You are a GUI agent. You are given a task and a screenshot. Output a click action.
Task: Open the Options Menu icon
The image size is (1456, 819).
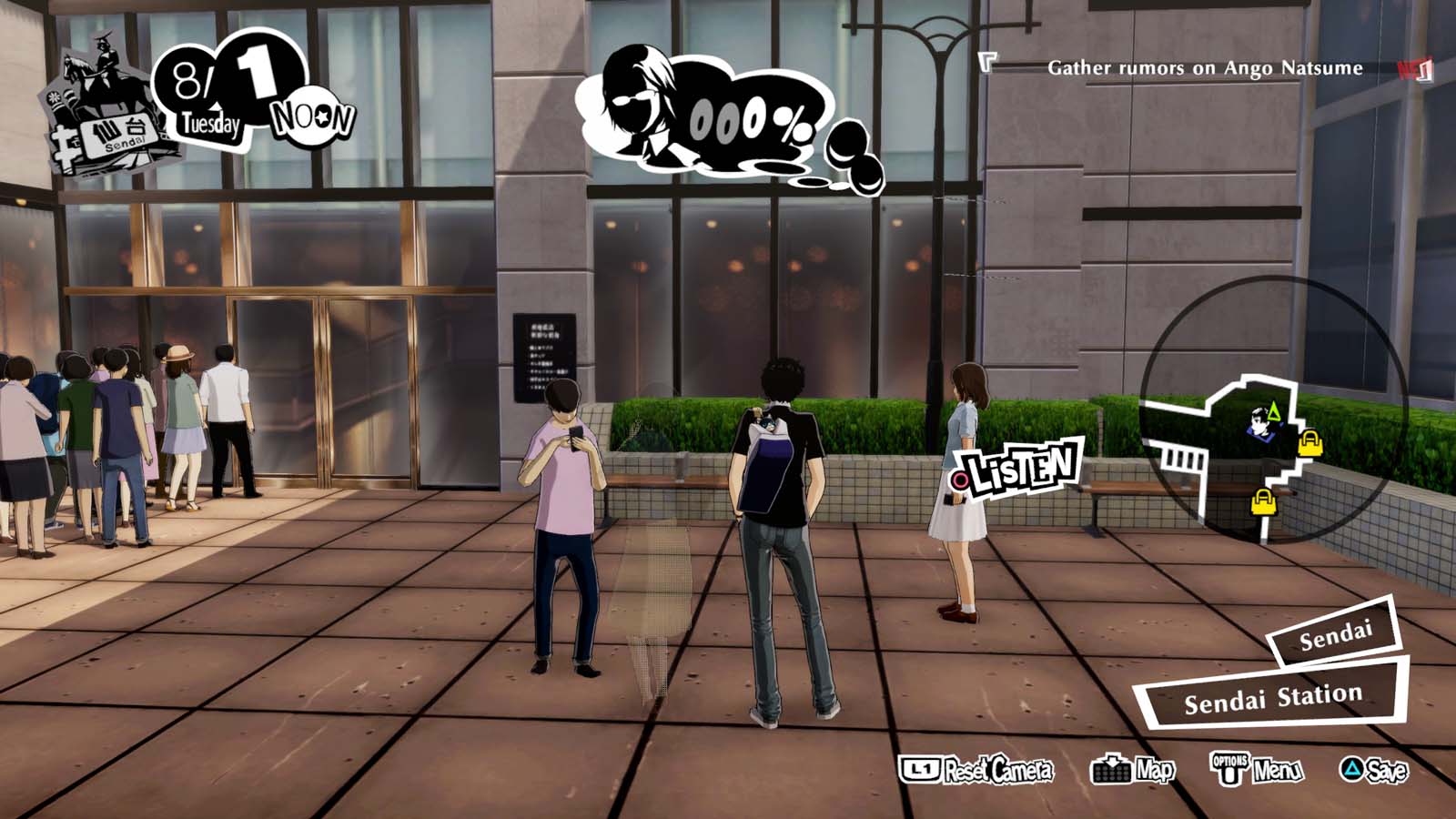pyautogui.click(x=1229, y=767)
